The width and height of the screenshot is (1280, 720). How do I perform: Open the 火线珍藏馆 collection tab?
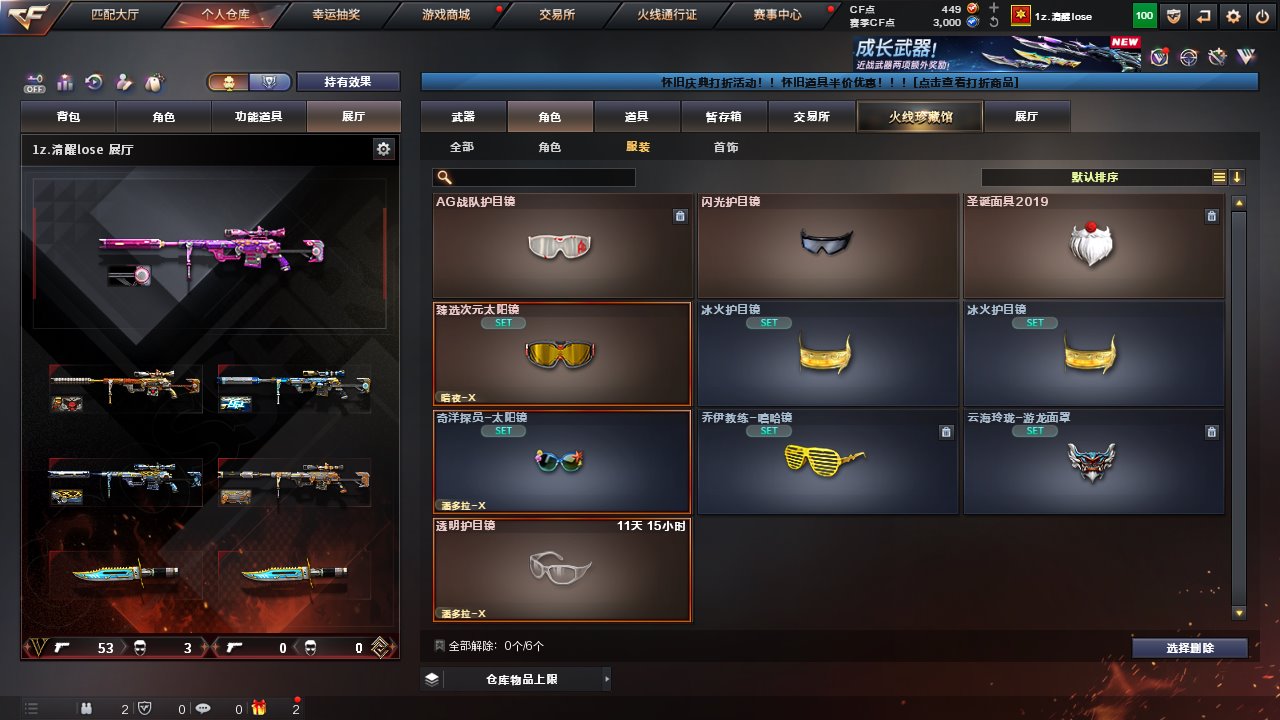coord(920,117)
